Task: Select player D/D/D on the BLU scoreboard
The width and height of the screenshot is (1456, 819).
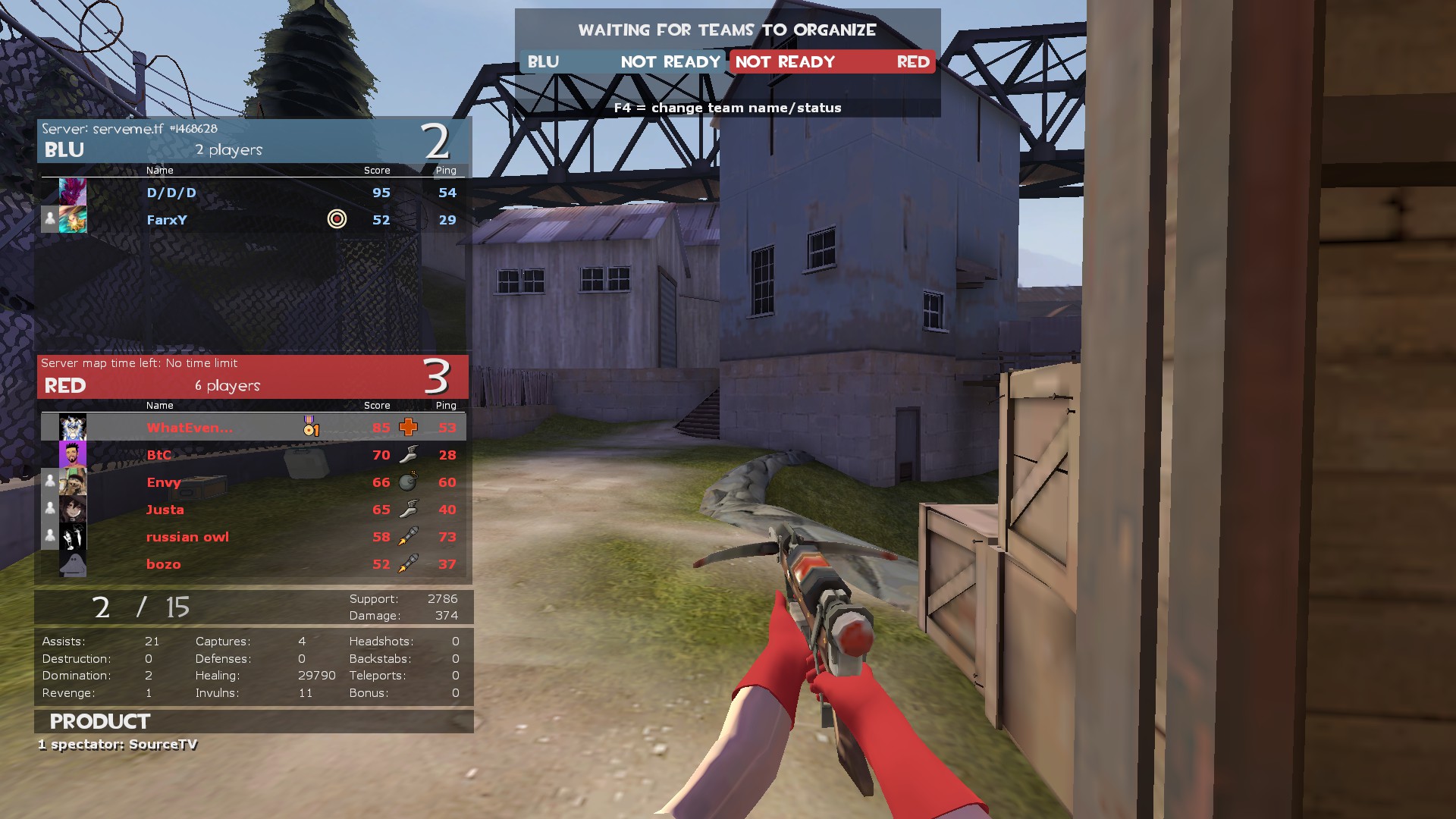Action: 171,193
